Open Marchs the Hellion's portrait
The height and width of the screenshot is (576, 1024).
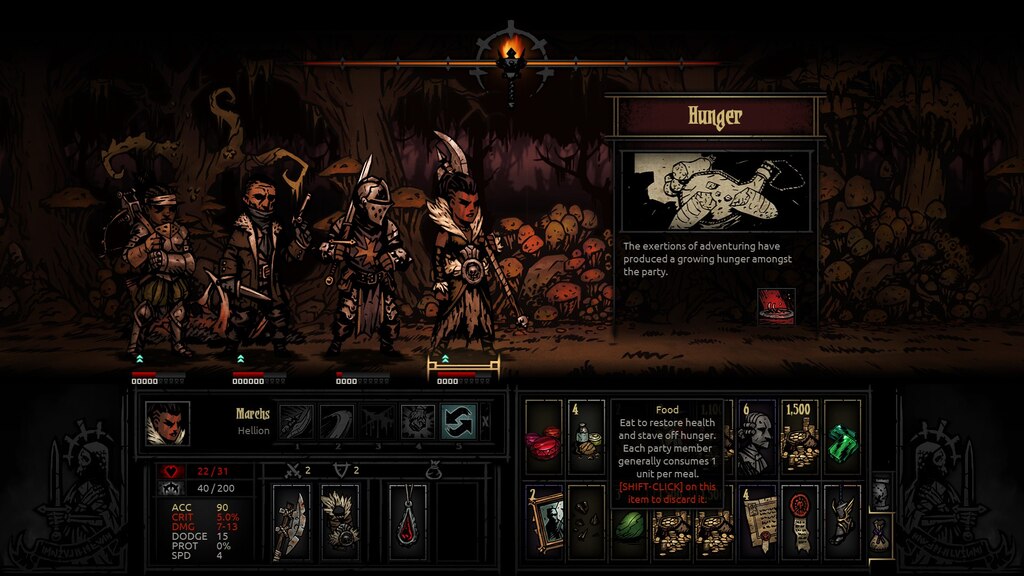(167, 422)
